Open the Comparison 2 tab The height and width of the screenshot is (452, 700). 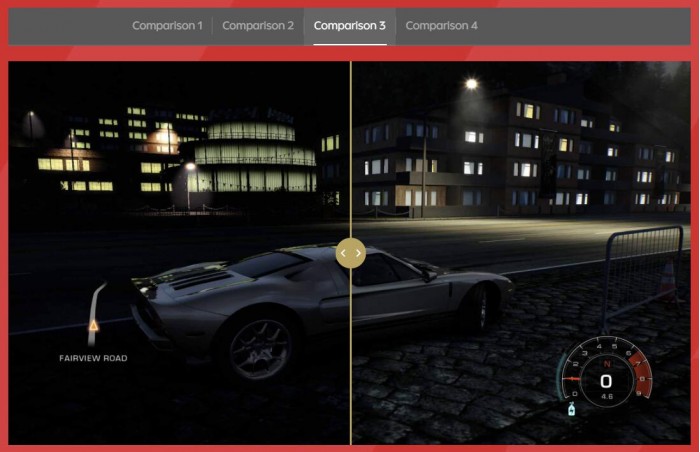(258, 26)
